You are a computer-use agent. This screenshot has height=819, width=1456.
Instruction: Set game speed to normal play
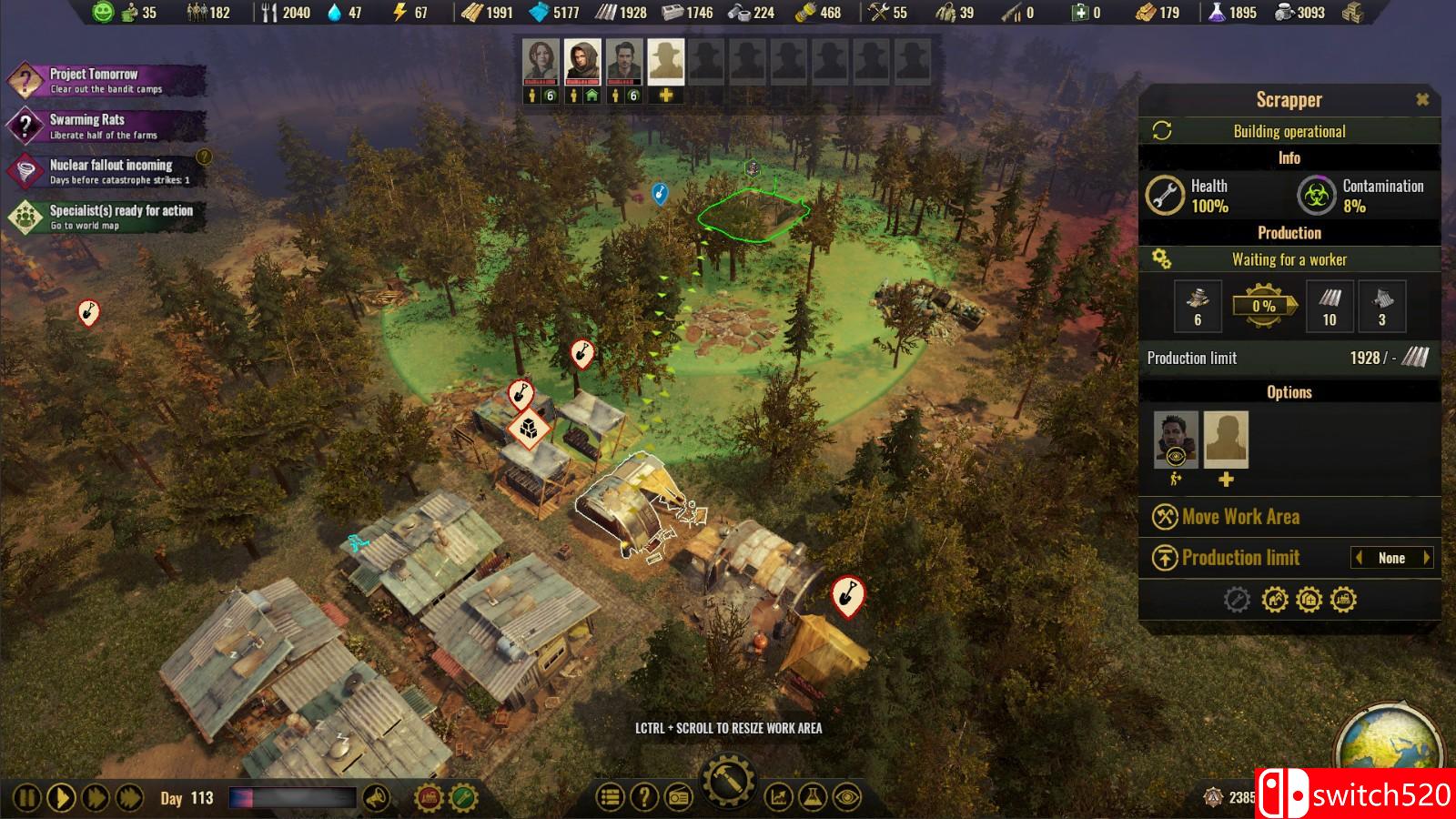(x=61, y=798)
